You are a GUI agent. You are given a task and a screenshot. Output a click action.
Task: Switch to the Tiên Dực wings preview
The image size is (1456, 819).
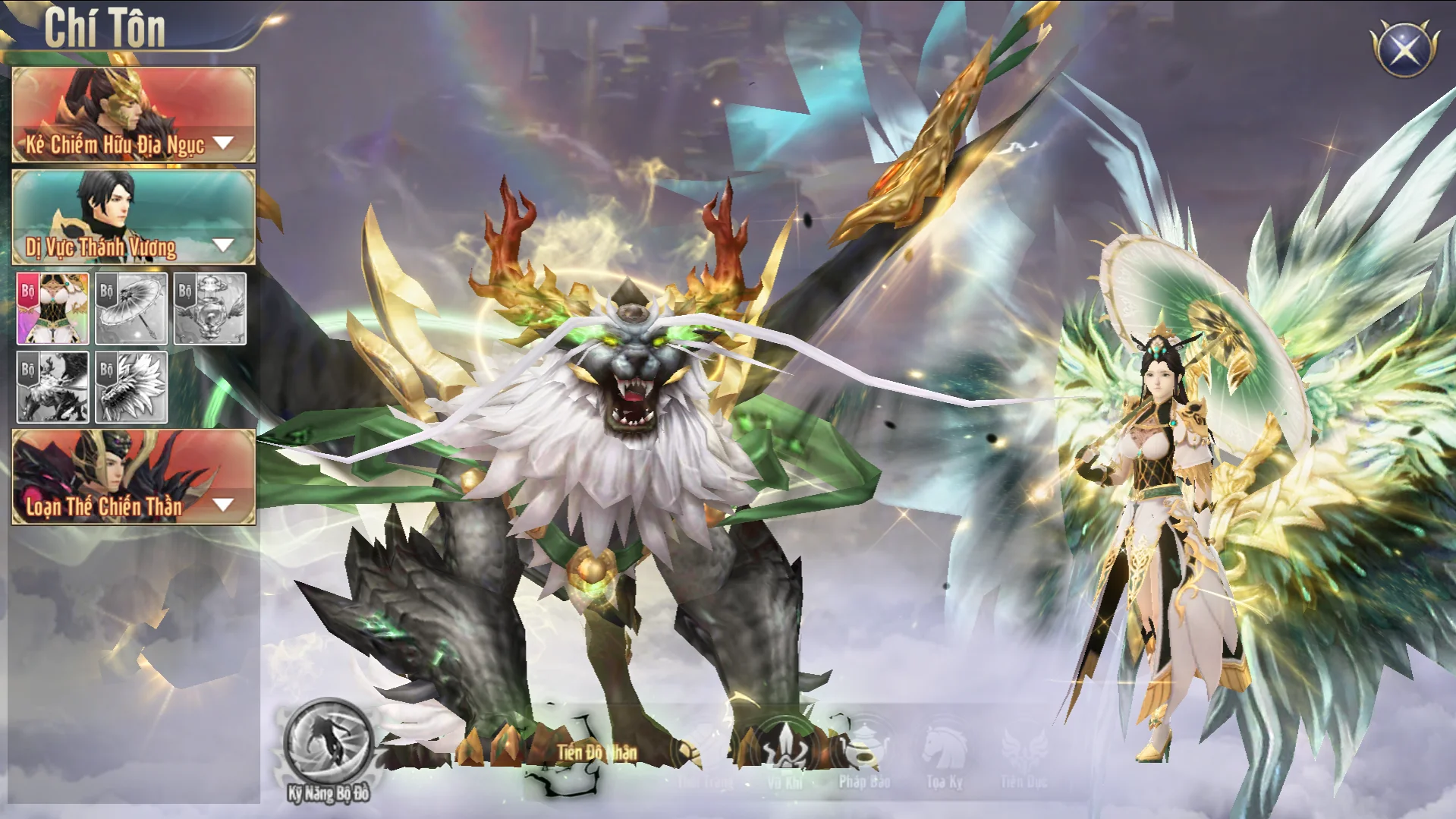point(1024,751)
